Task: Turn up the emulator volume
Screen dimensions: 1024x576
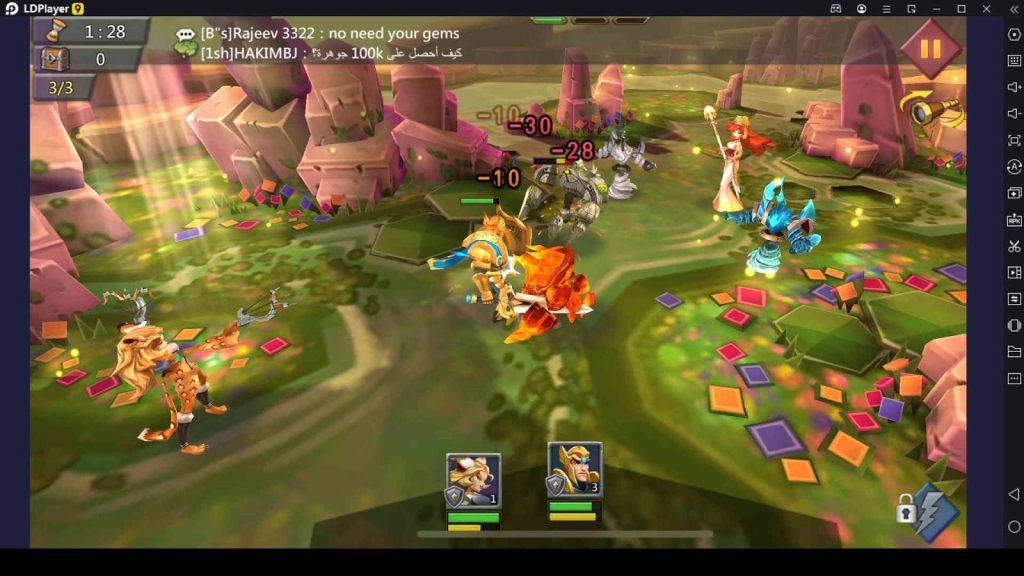Action: [x=1014, y=87]
